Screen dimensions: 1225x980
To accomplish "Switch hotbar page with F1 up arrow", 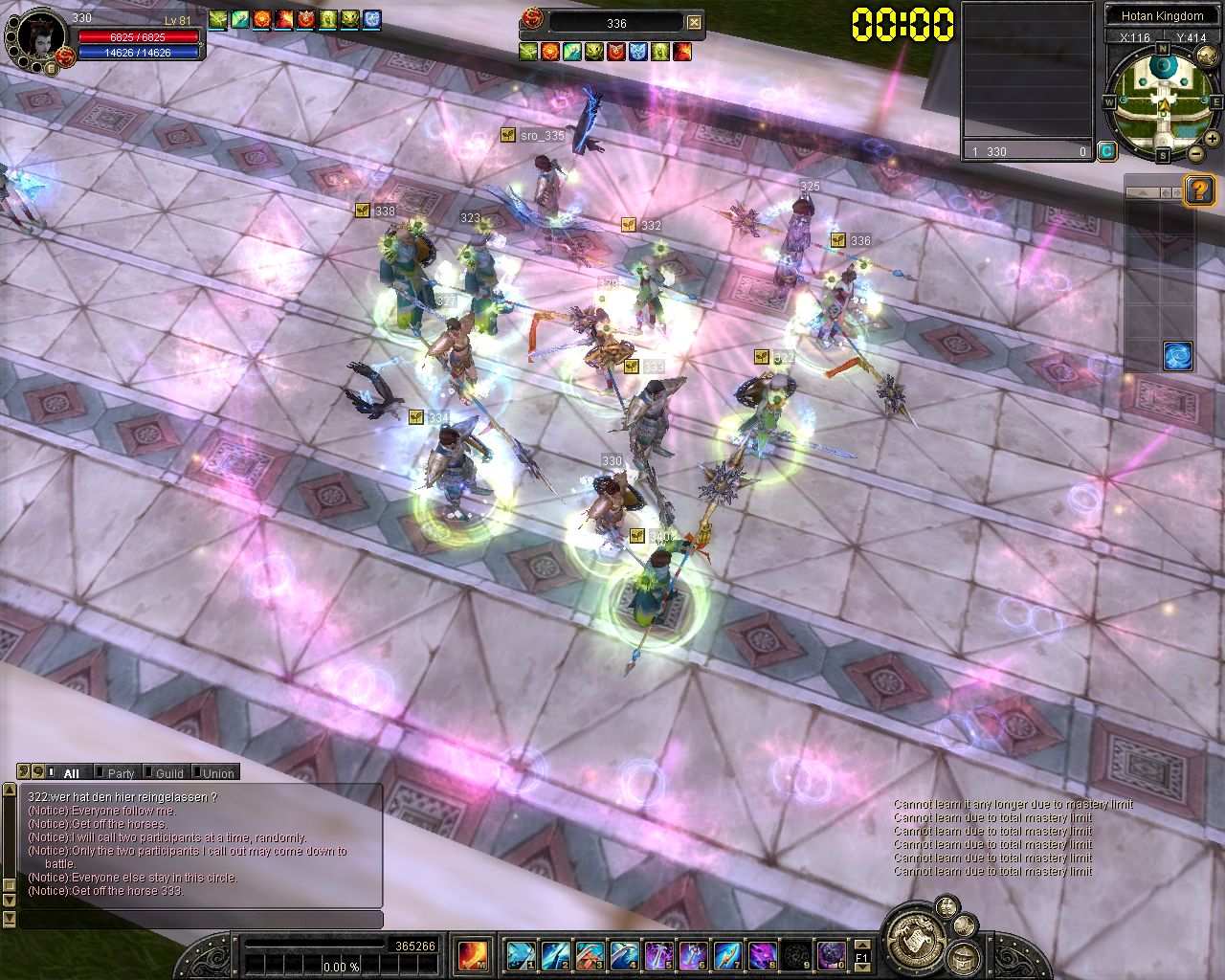I will pos(862,946).
